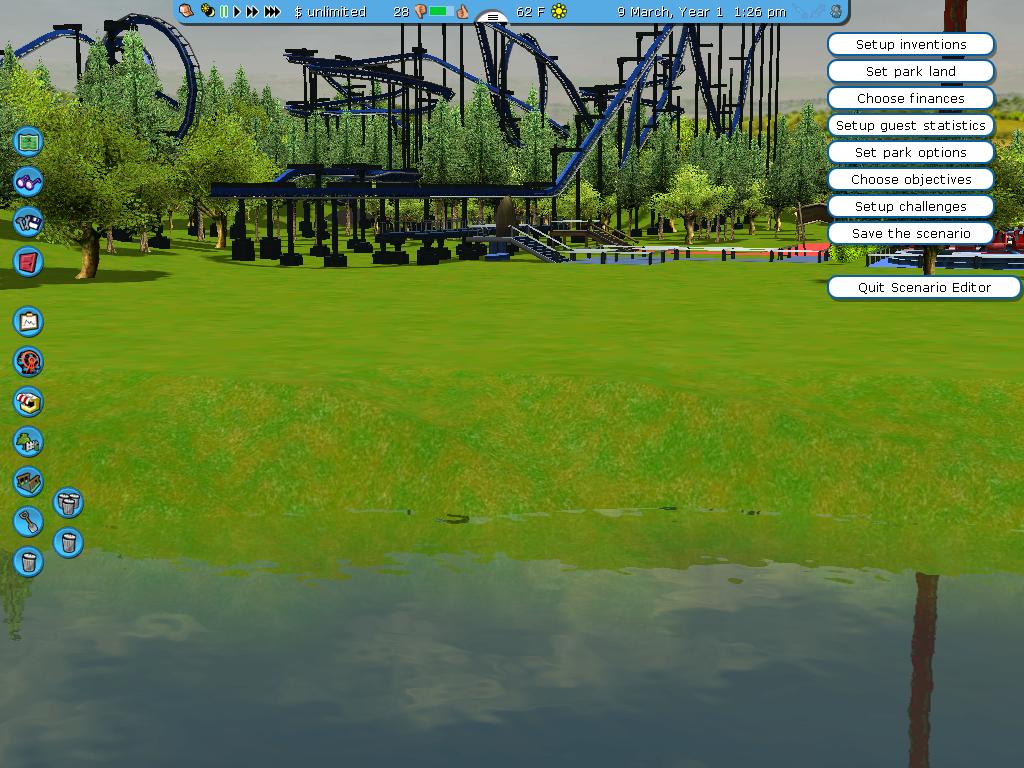
Task: Open Setup inventions
Action: pyautogui.click(x=910, y=45)
